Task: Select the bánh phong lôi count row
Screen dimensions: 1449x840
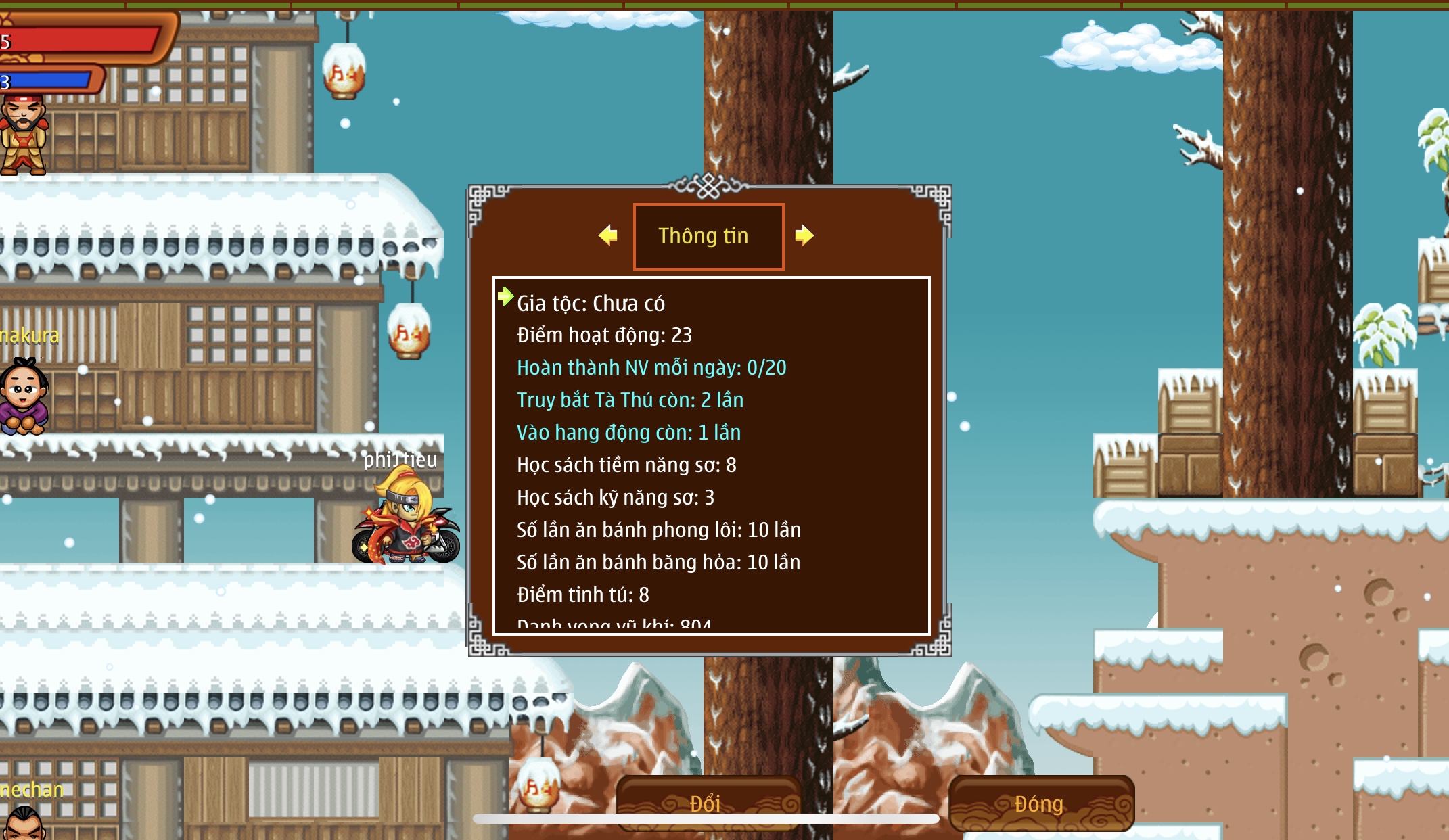Action: [x=658, y=530]
